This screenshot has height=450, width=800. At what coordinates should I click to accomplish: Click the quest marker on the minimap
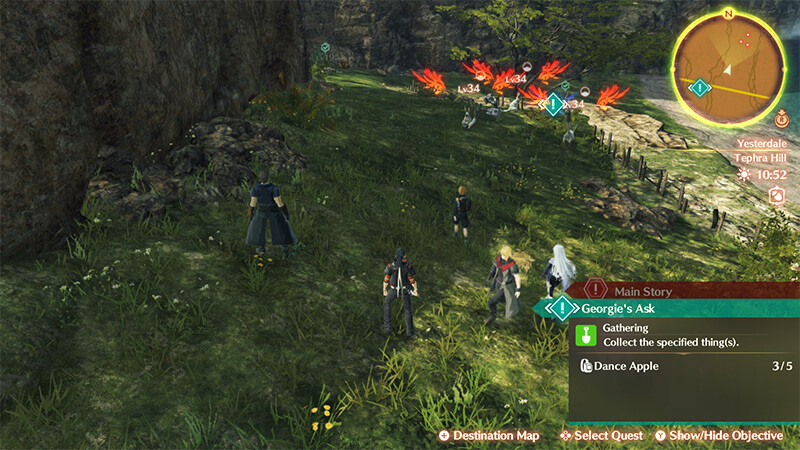701,88
